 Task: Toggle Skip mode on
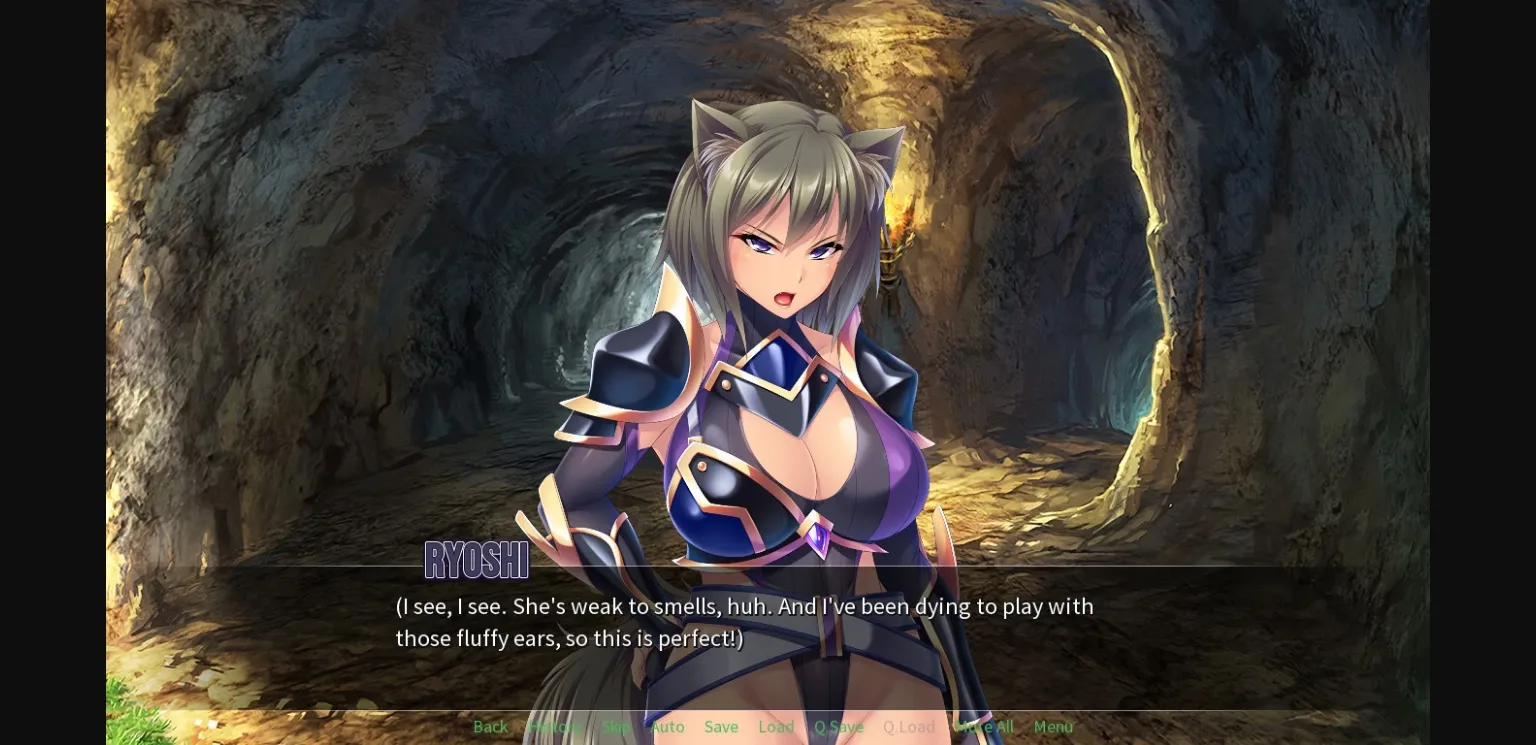[x=616, y=727]
